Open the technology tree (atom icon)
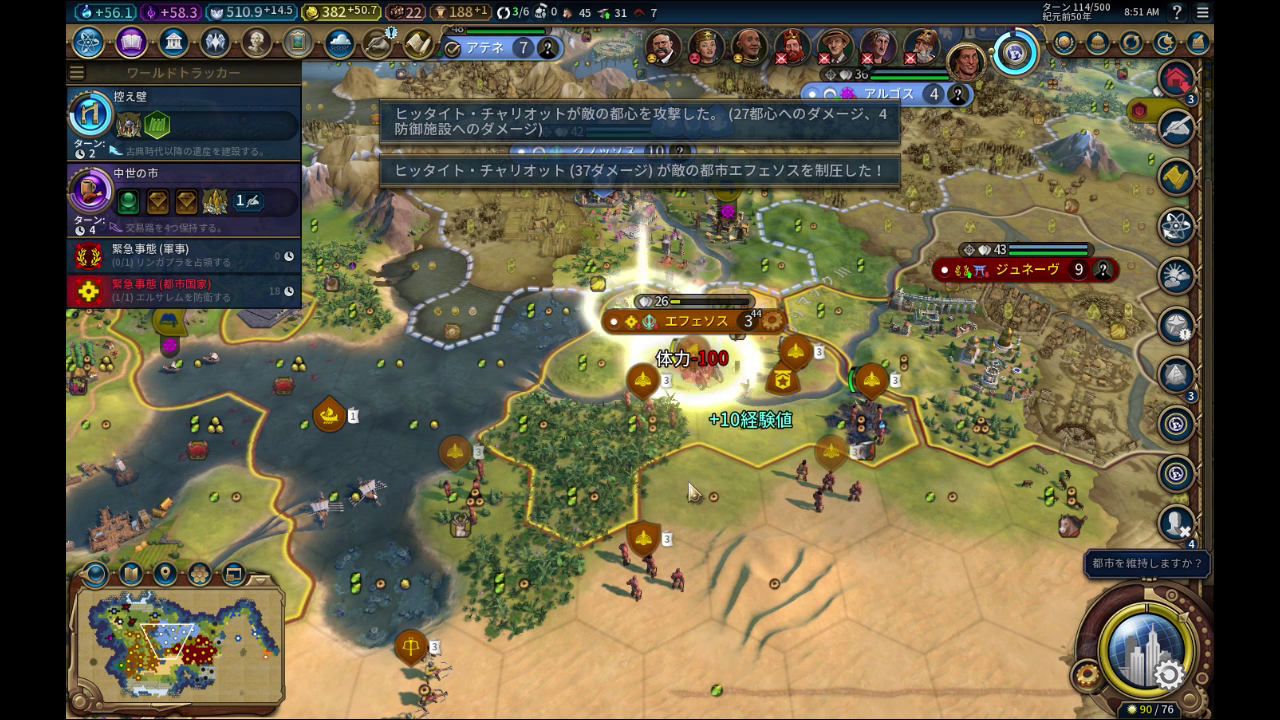 [88, 43]
